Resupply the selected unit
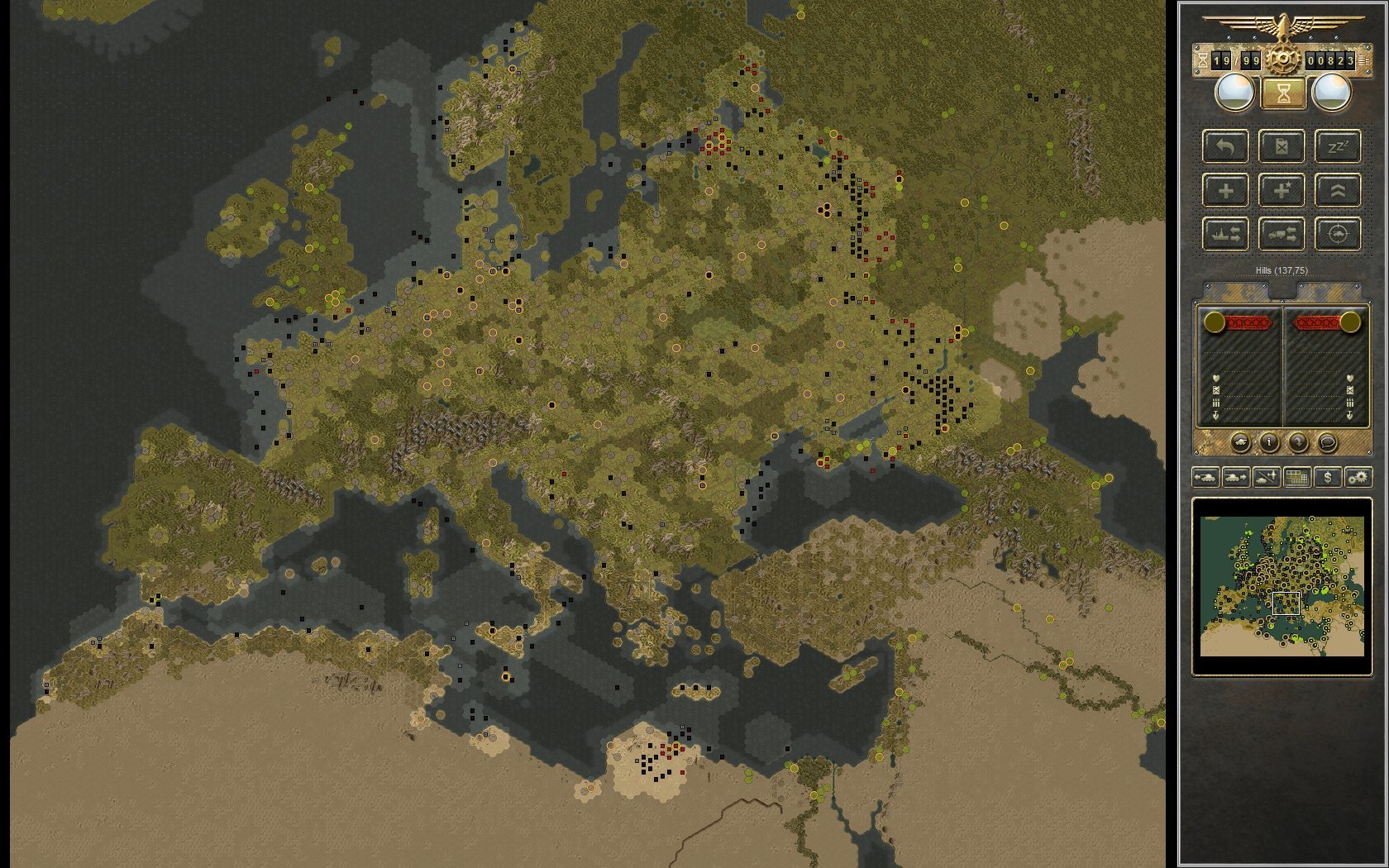This screenshot has width=1389, height=868. pyautogui.click(x=1282, y=147)
